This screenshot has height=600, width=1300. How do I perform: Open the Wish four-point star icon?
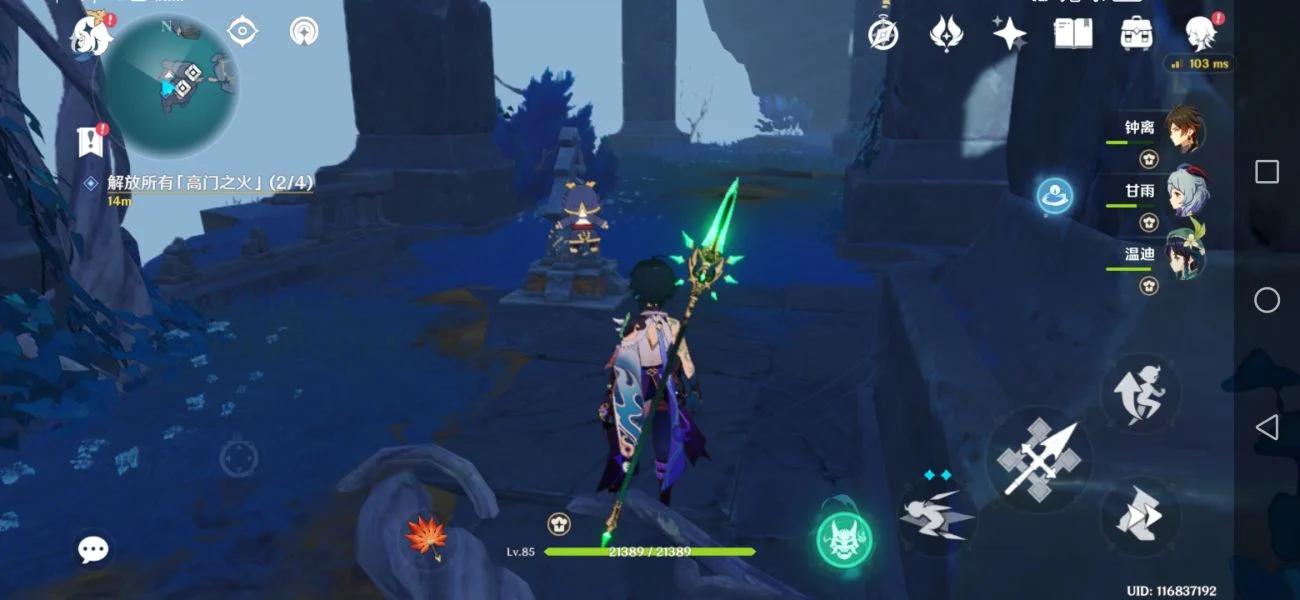pos(1009,34)
